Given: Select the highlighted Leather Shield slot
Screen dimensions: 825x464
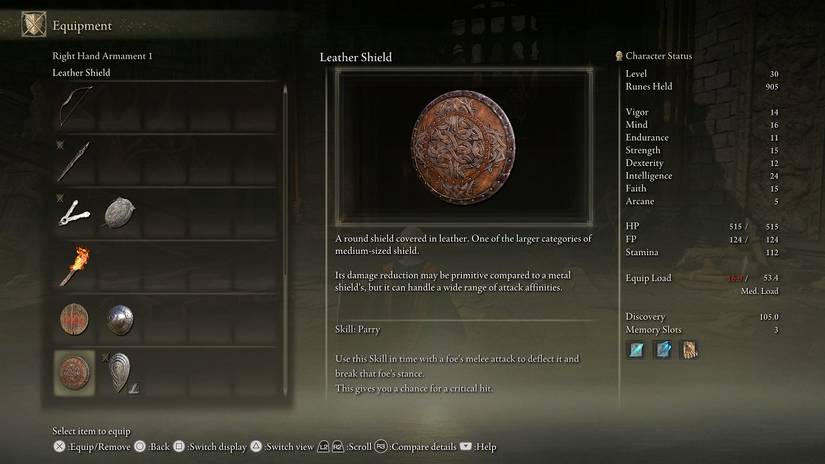Looking at the screenshot, I should click(x=75, y=372).
